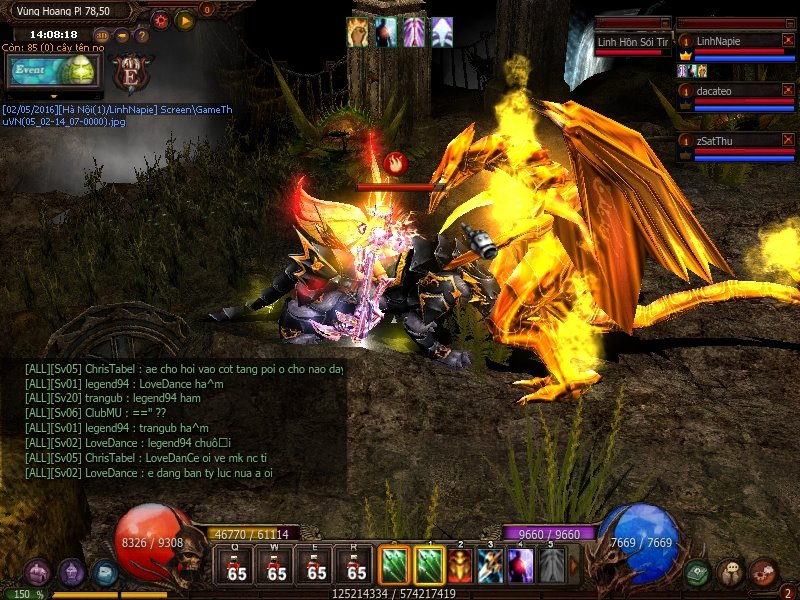The height and width of the screenshot is (600, 800).
Task: Click the flaming fist buff icon
Action: point(358,31)
